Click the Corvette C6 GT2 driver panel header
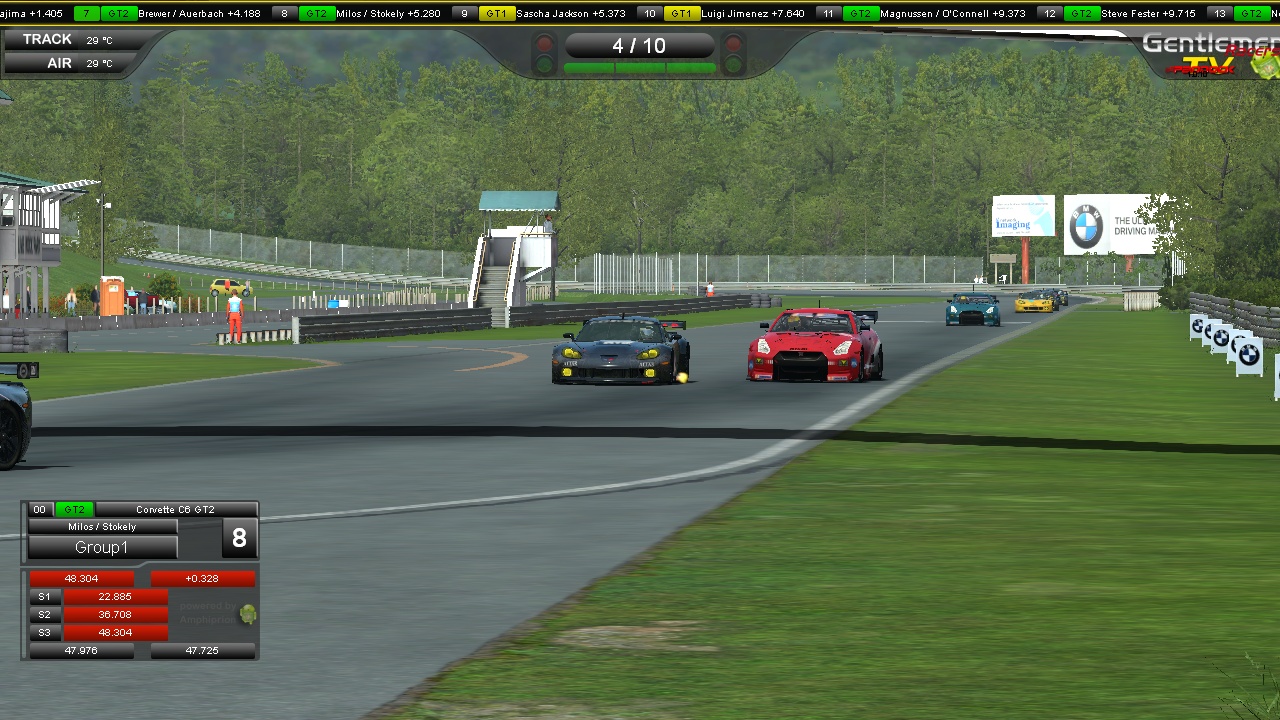 175,510
